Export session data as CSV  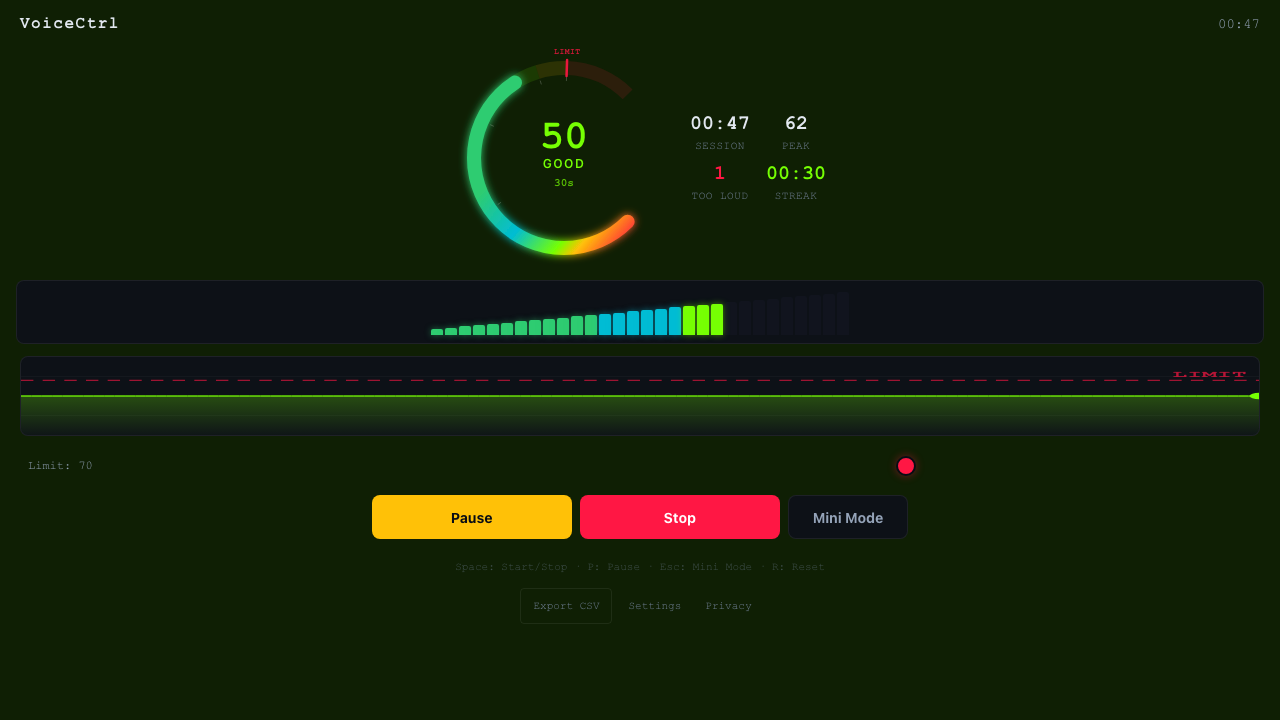pos(565,605)
